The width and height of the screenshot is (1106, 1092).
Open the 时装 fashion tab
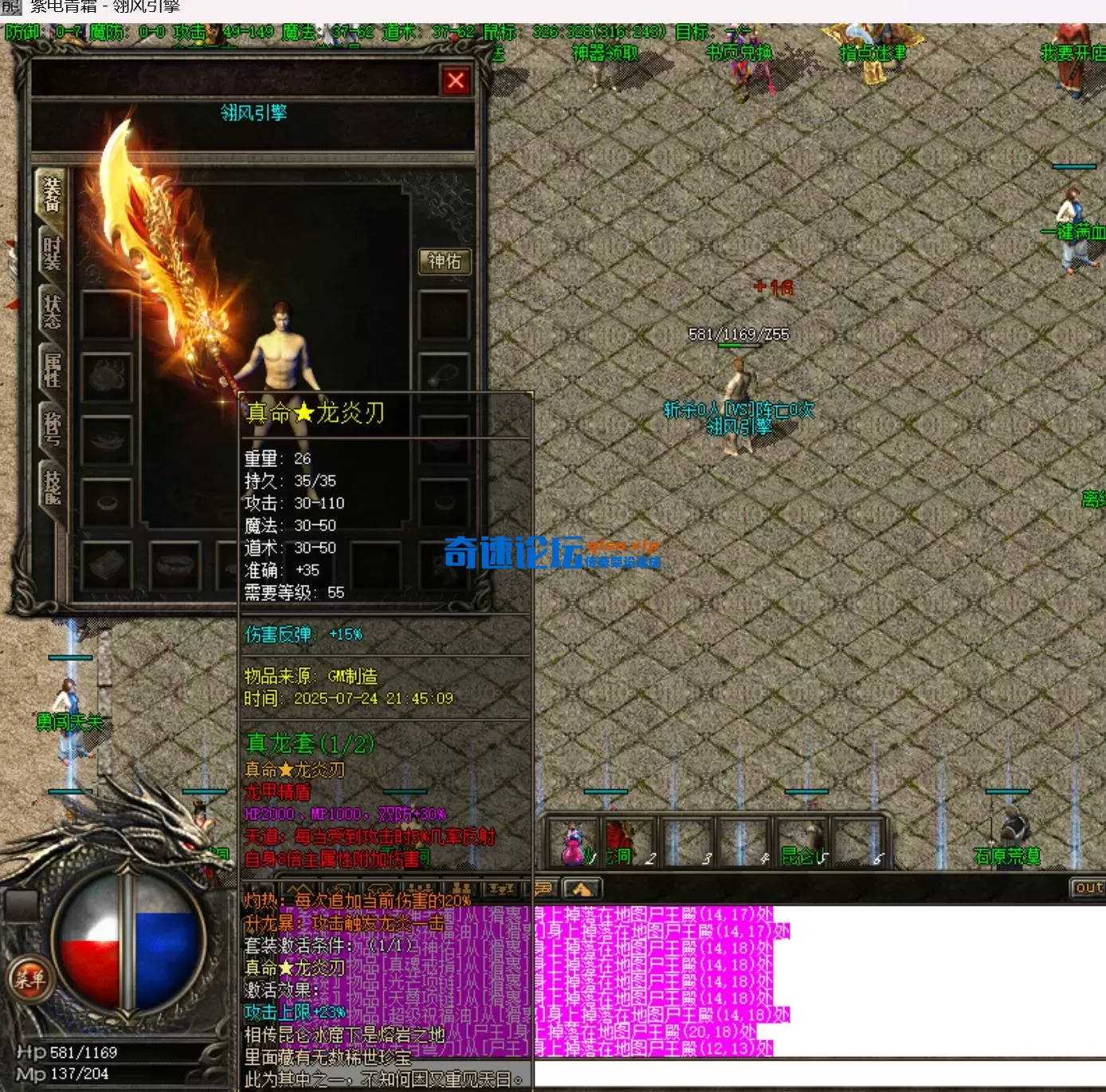(x=52, y=253)
